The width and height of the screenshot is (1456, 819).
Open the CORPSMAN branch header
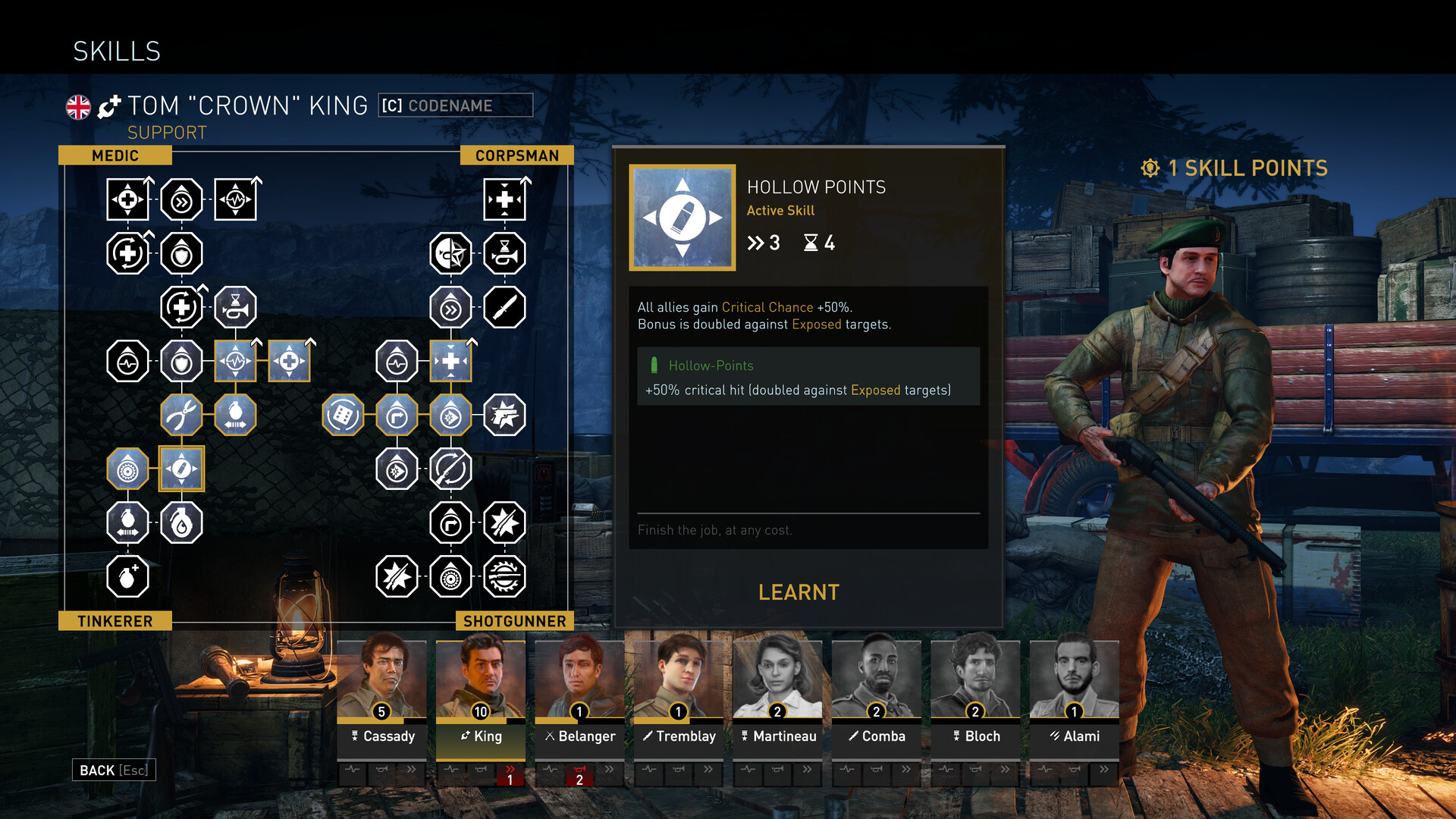tap(518, 155)
